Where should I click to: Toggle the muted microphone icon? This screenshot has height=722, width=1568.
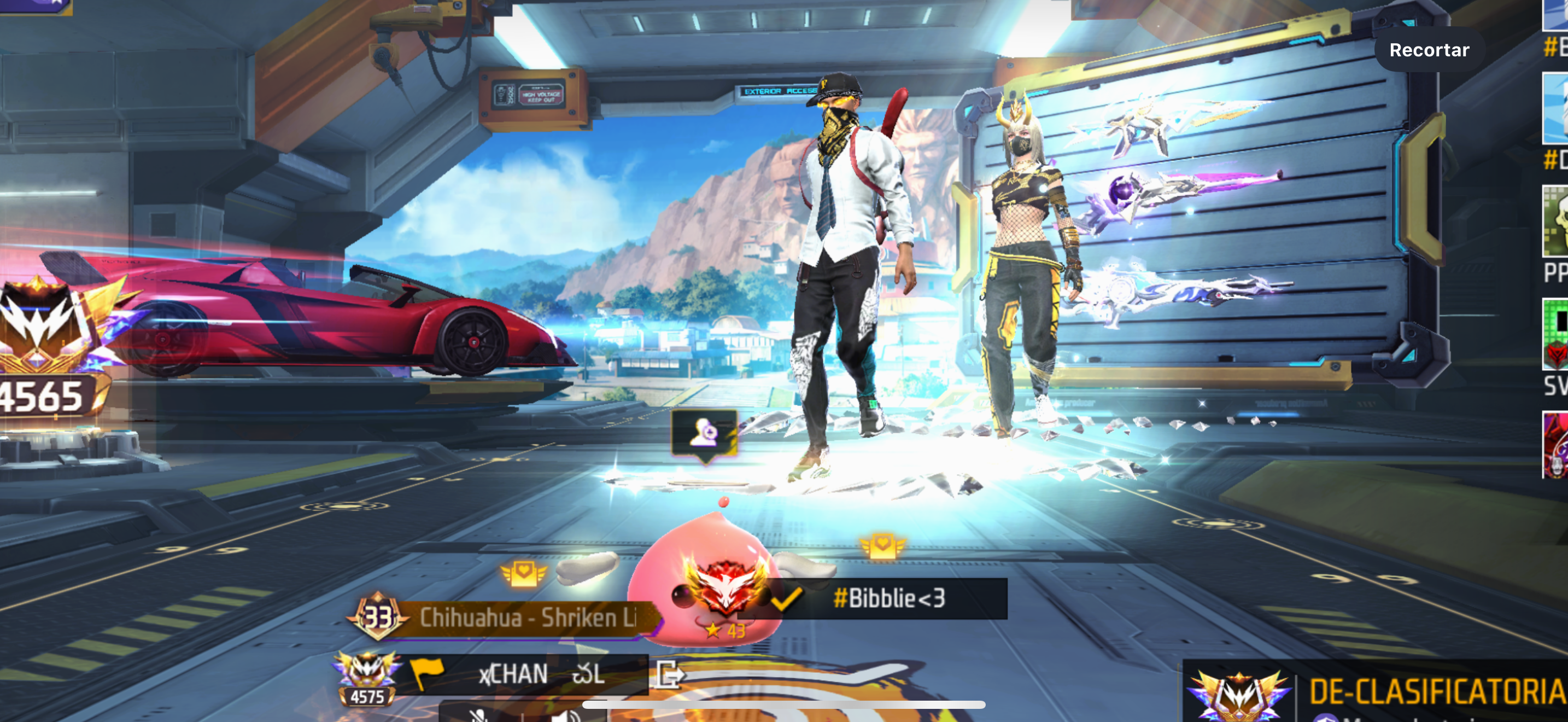(479, 714)
